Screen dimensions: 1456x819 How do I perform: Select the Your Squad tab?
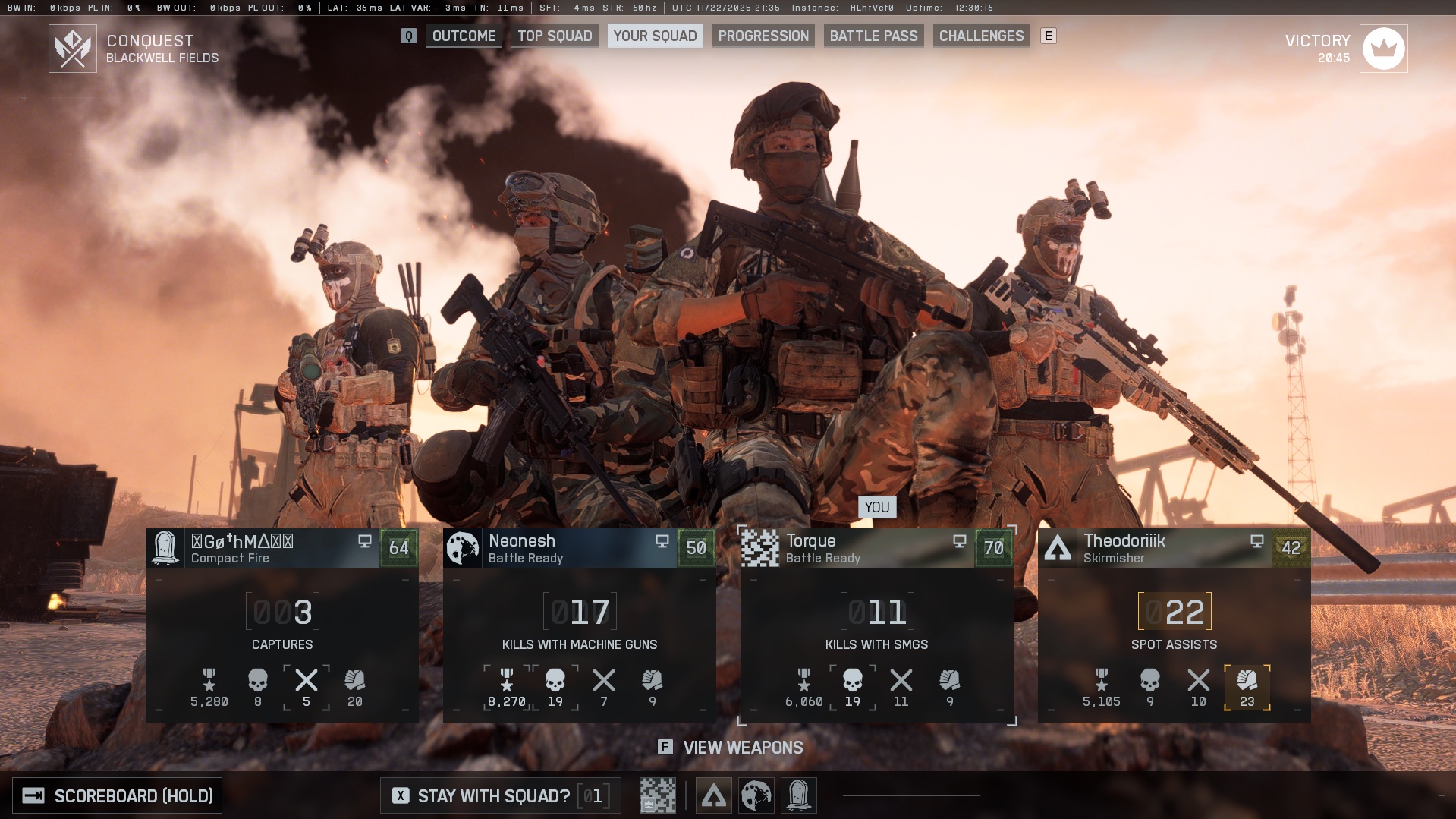pyautogui.click(x=655, y=36)
